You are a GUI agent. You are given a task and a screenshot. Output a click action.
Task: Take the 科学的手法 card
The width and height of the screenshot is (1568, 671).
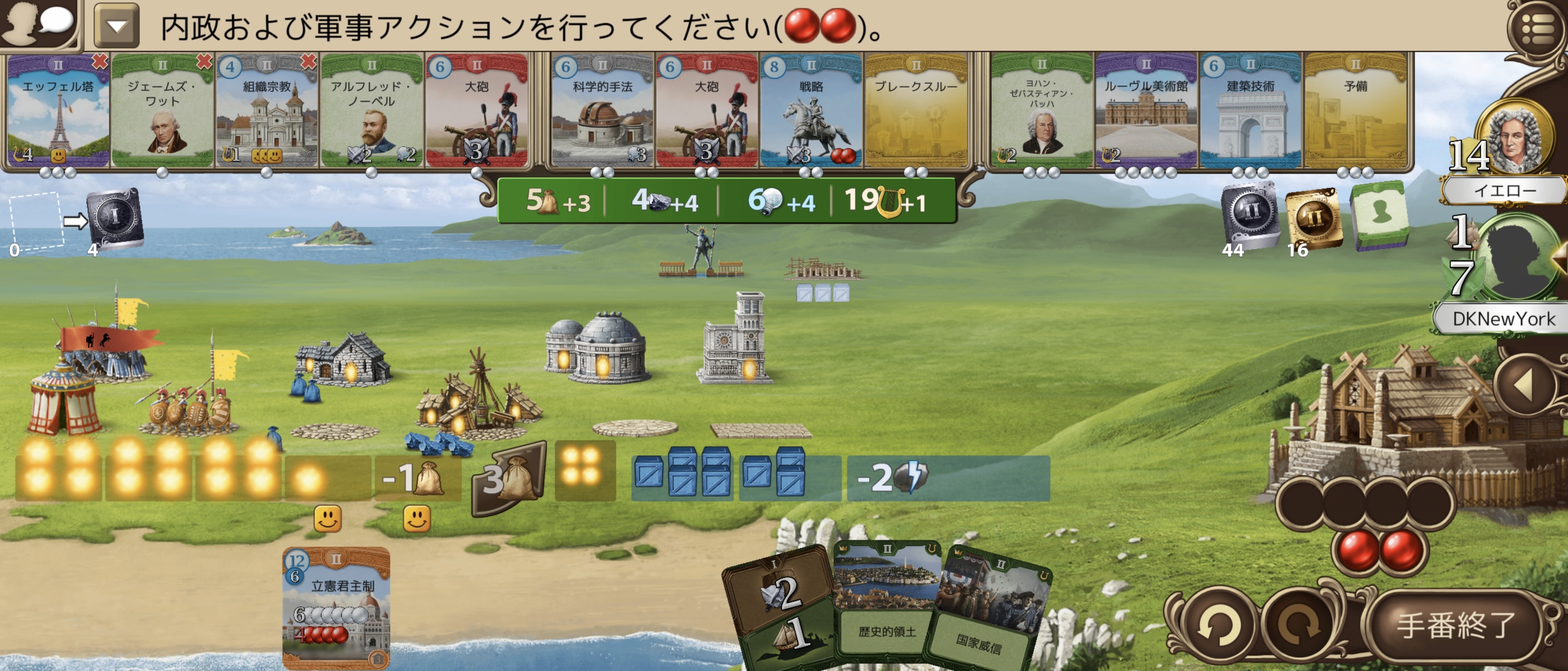click(602, 113)
